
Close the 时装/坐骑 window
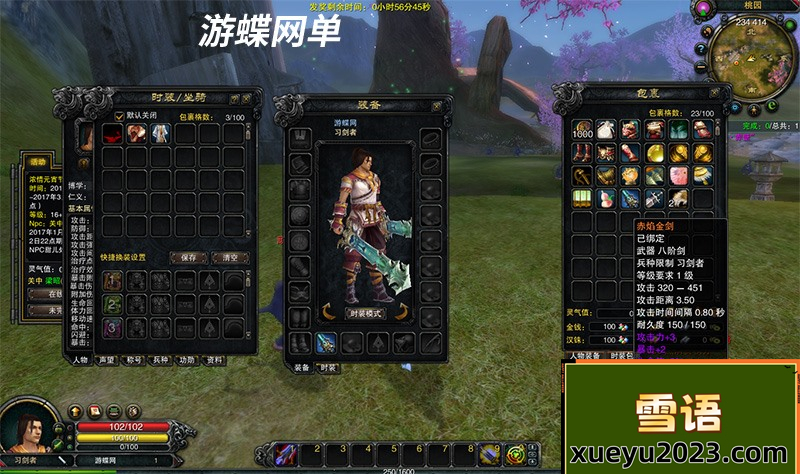(x=246, y=99)
